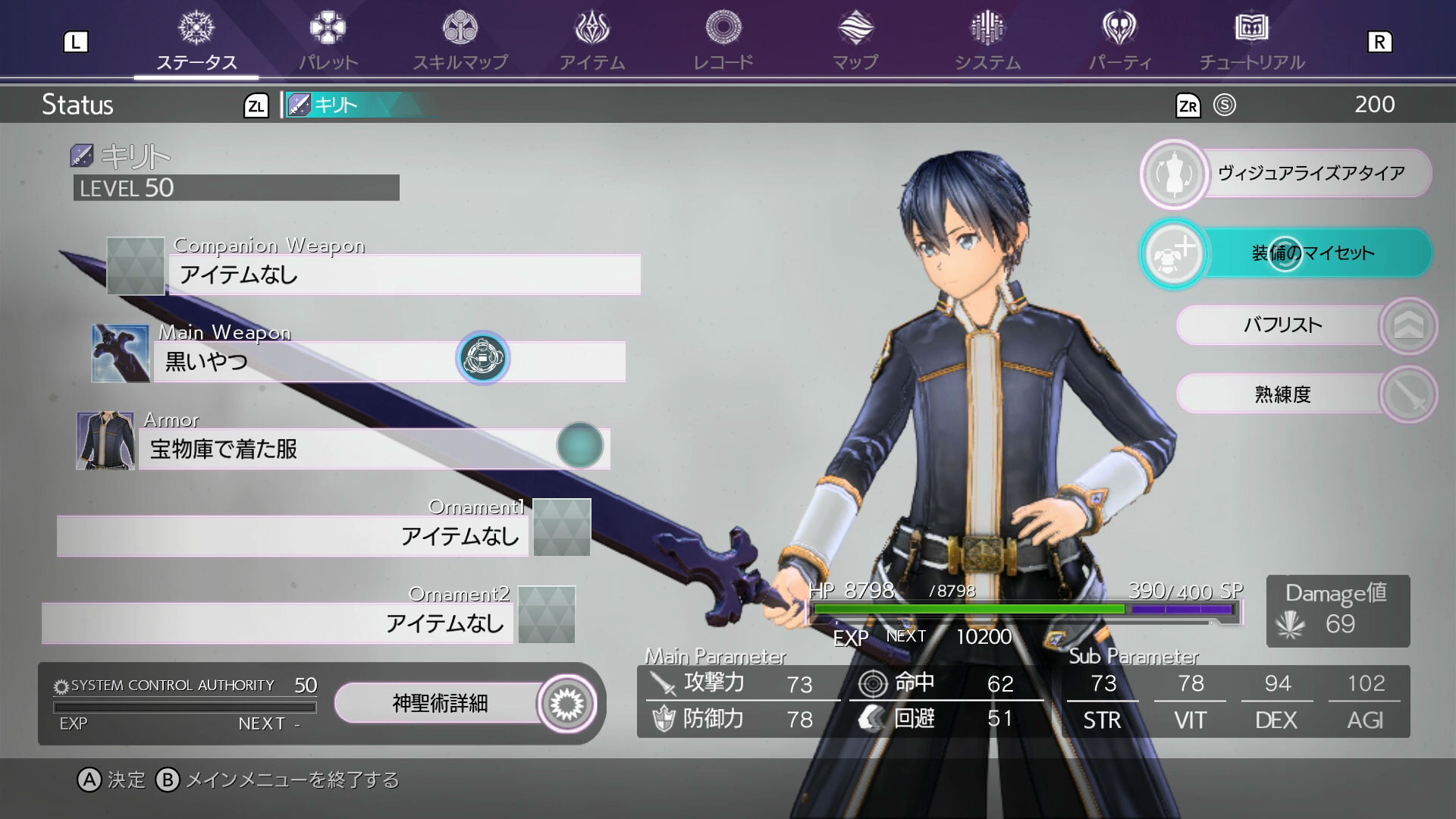Show the マップ tab
The height and width of the screenshot is (819, 1456).
(x=855, y=42)
